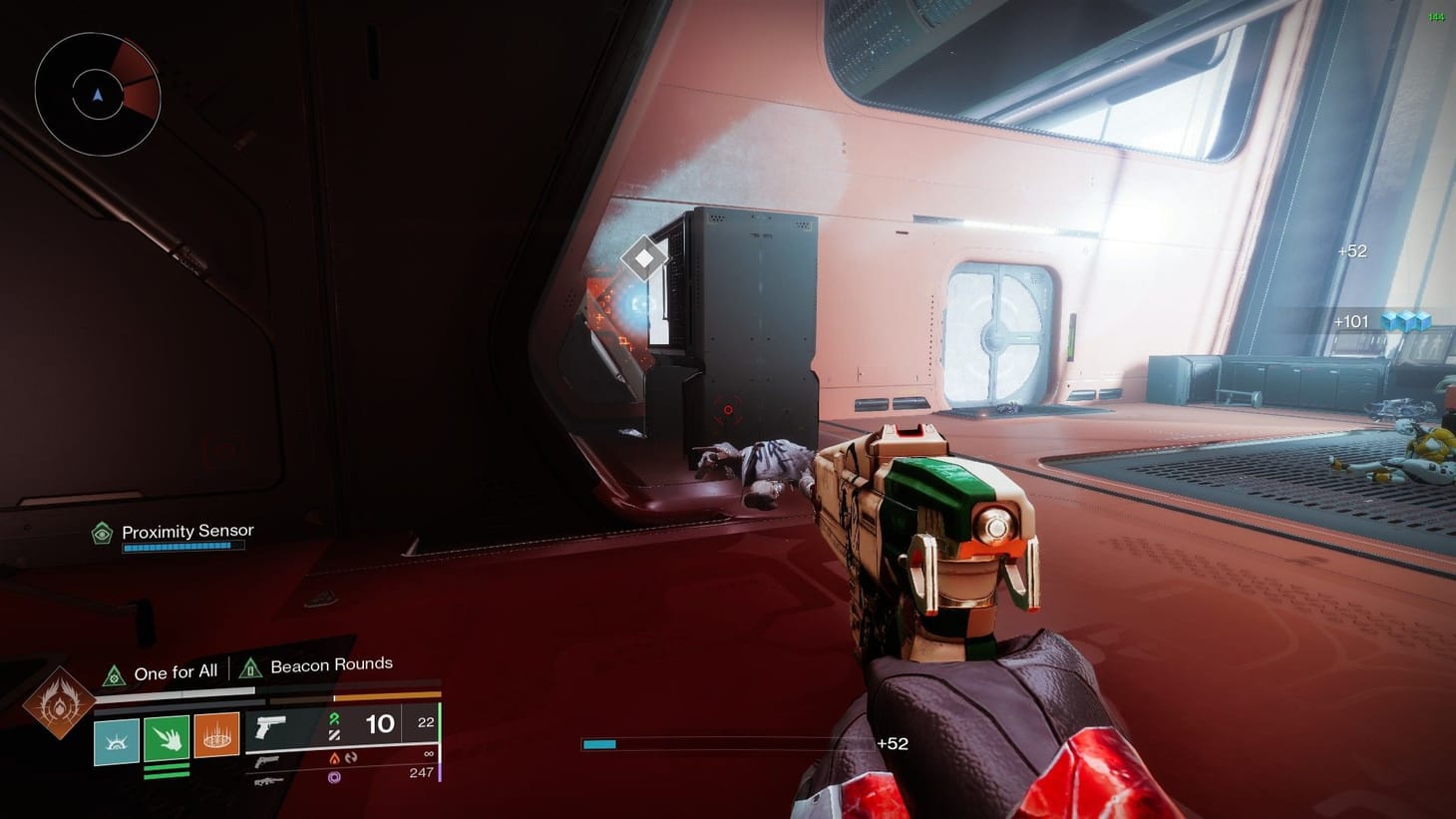1456x819 pixels.
Task: Select the scout rifle weapon icon
Action: pyautogui.click(x=269, y=781)
